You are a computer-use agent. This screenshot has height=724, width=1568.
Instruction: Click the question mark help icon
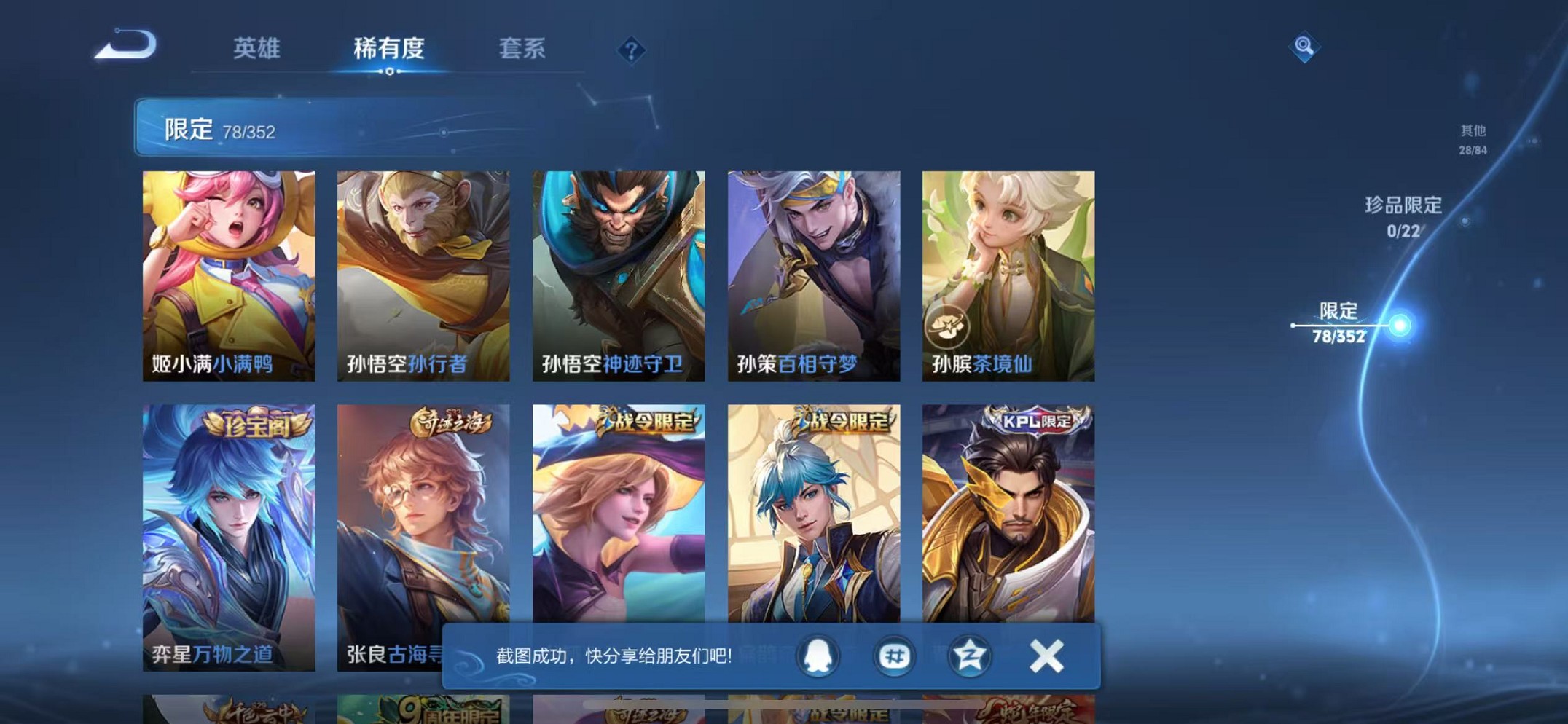631,50
